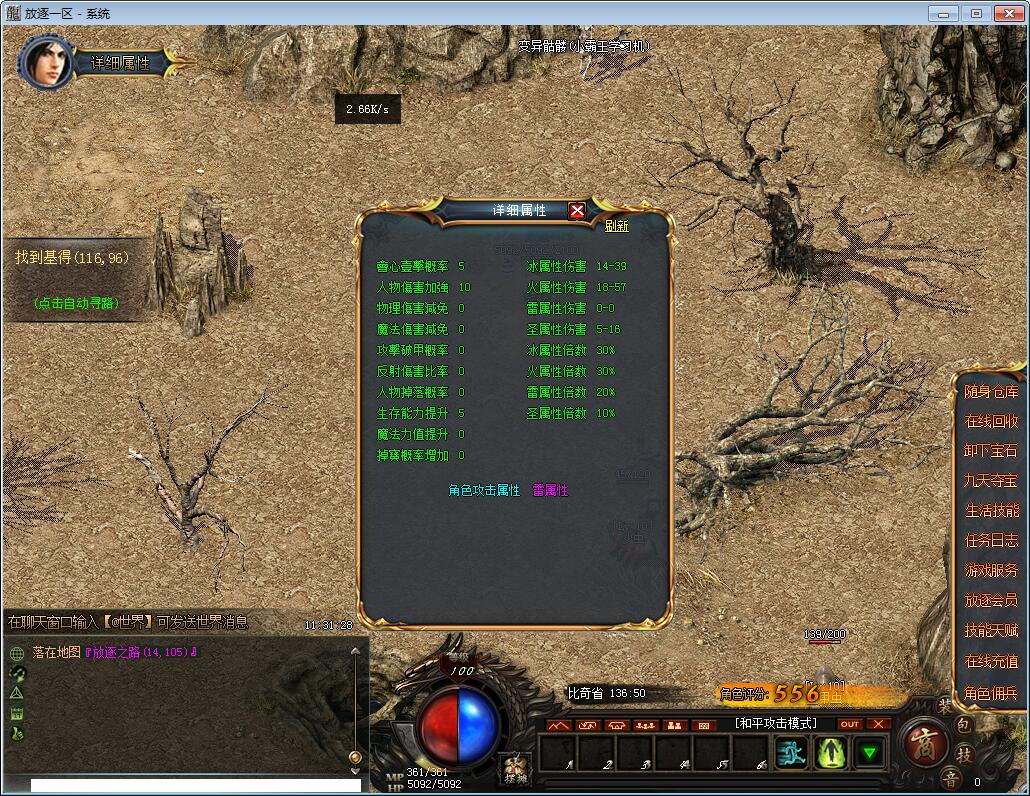Viewport: 1030px width, 796px height.
Task: Open the 角色佣兵 mercenary menu
Action: (x=991, y=693)
